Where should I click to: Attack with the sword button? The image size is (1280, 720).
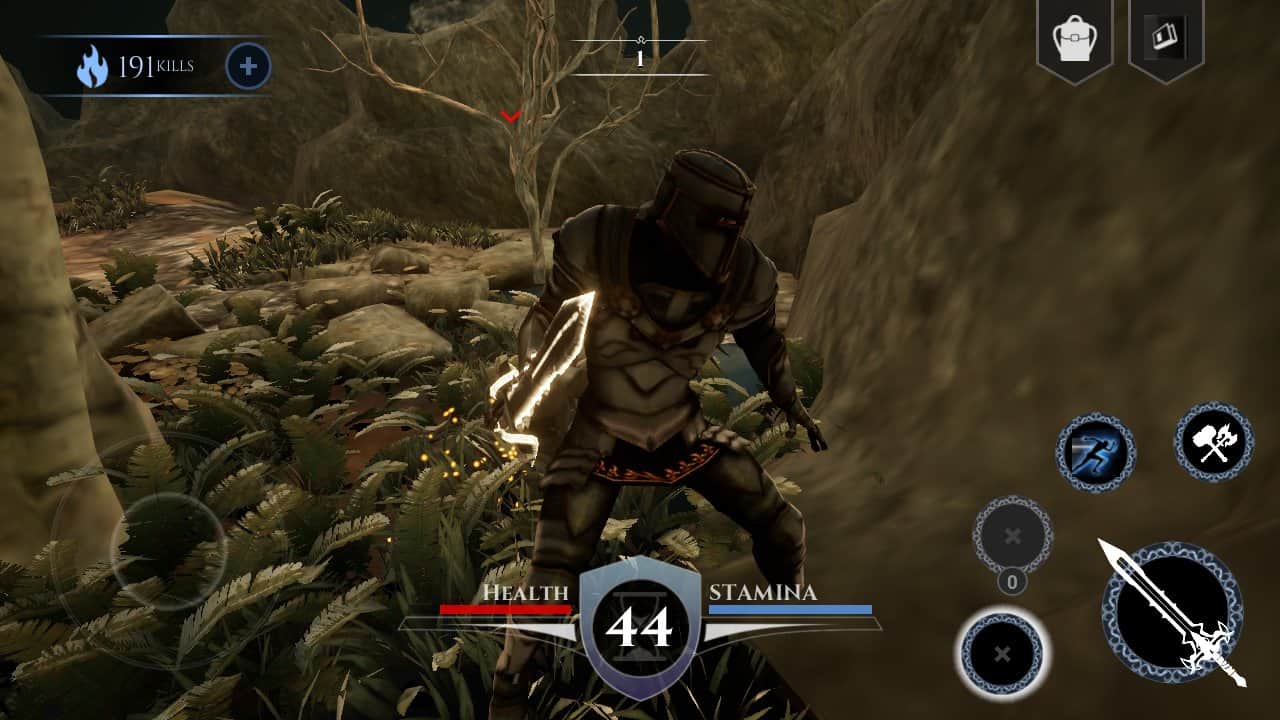1172,613
